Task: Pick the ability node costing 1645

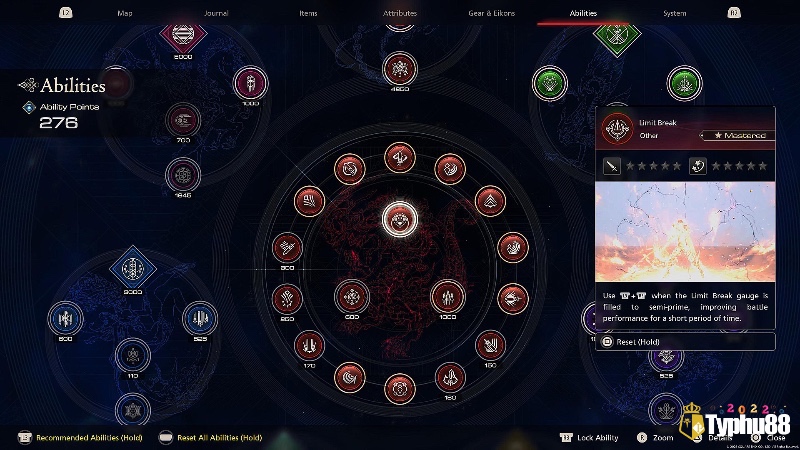Action: pyautogui.click(x=183, y=175)
